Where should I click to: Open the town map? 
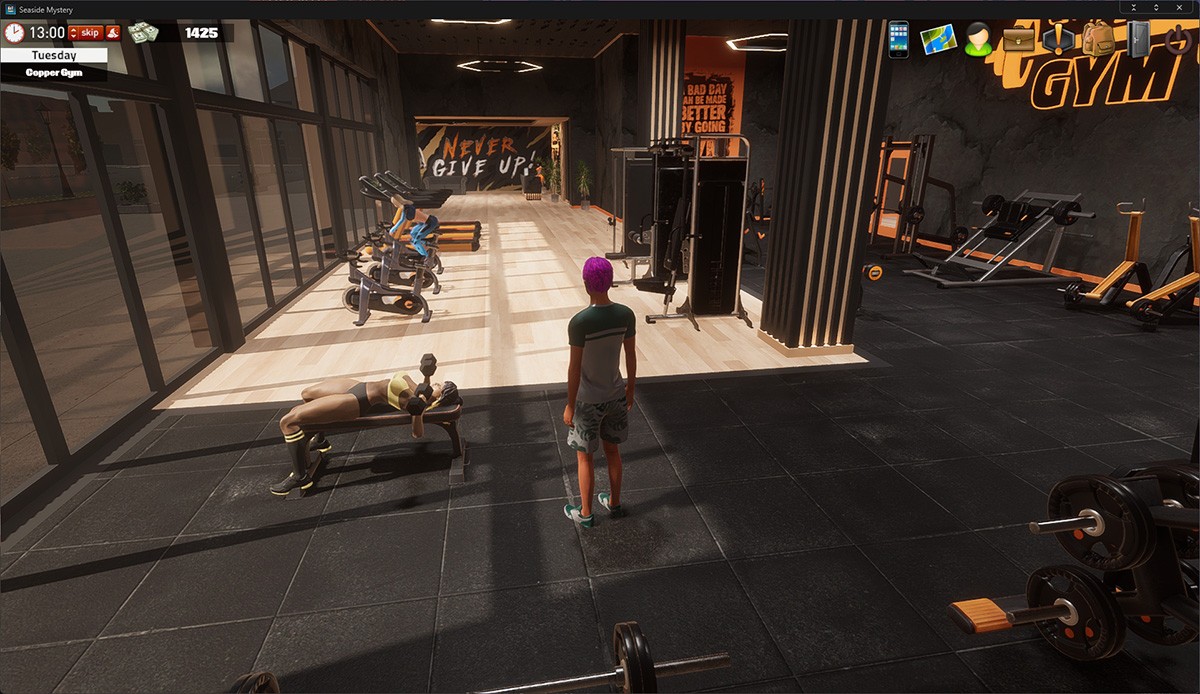coord(938,39)
